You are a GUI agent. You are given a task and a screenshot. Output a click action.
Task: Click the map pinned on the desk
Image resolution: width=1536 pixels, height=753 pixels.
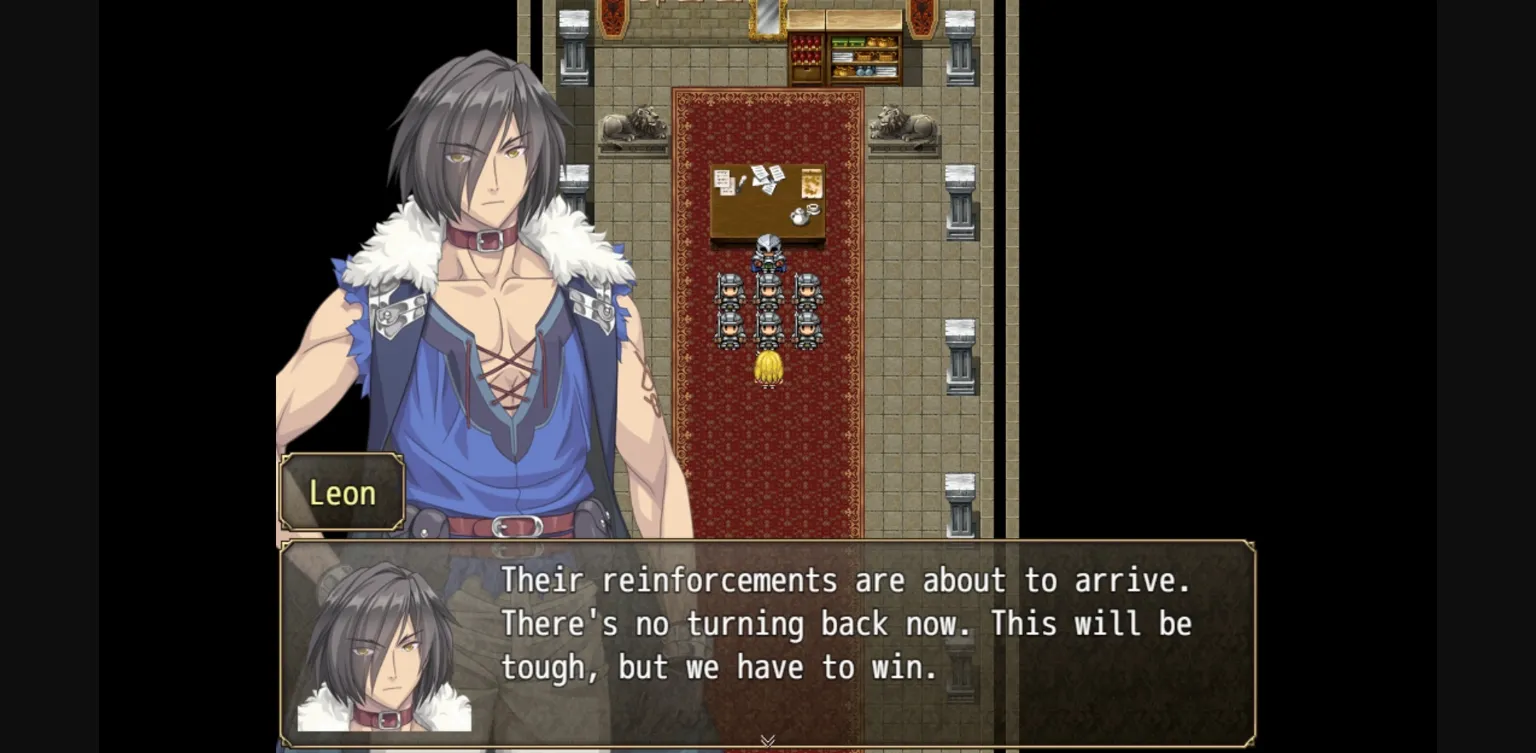(x=810, y=183)
